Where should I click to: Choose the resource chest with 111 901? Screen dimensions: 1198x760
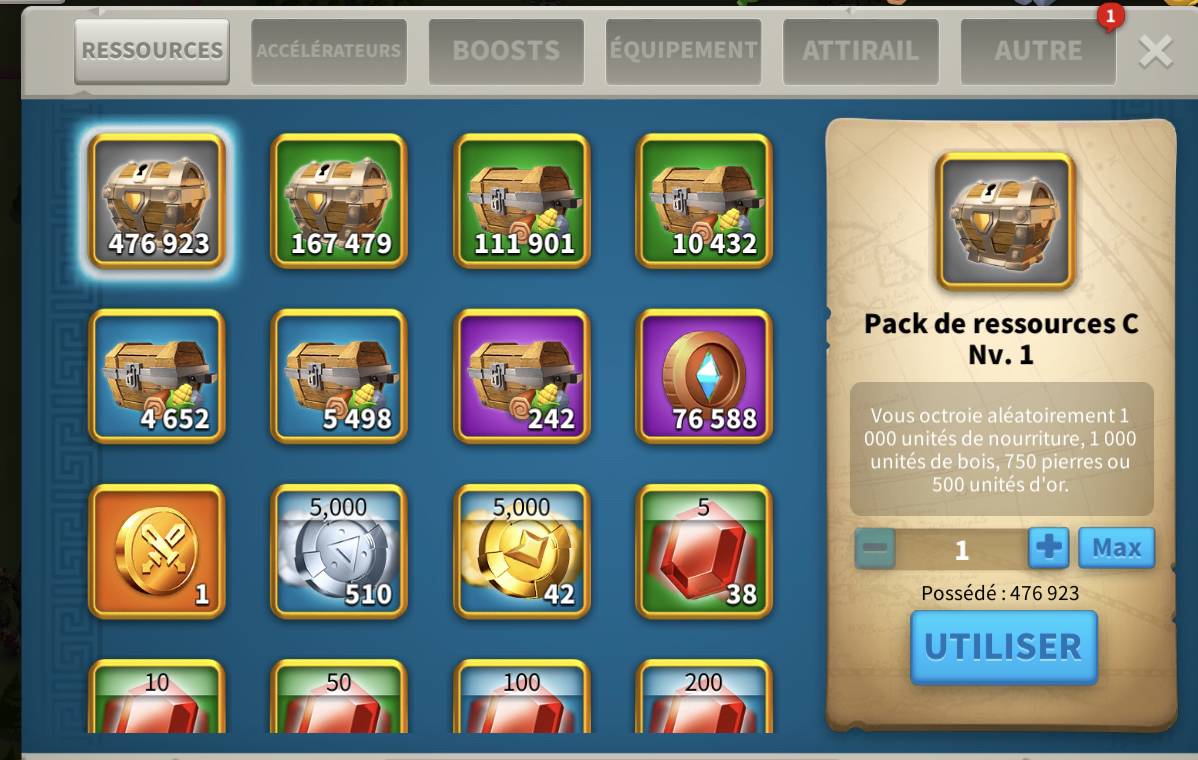(522, 201)
